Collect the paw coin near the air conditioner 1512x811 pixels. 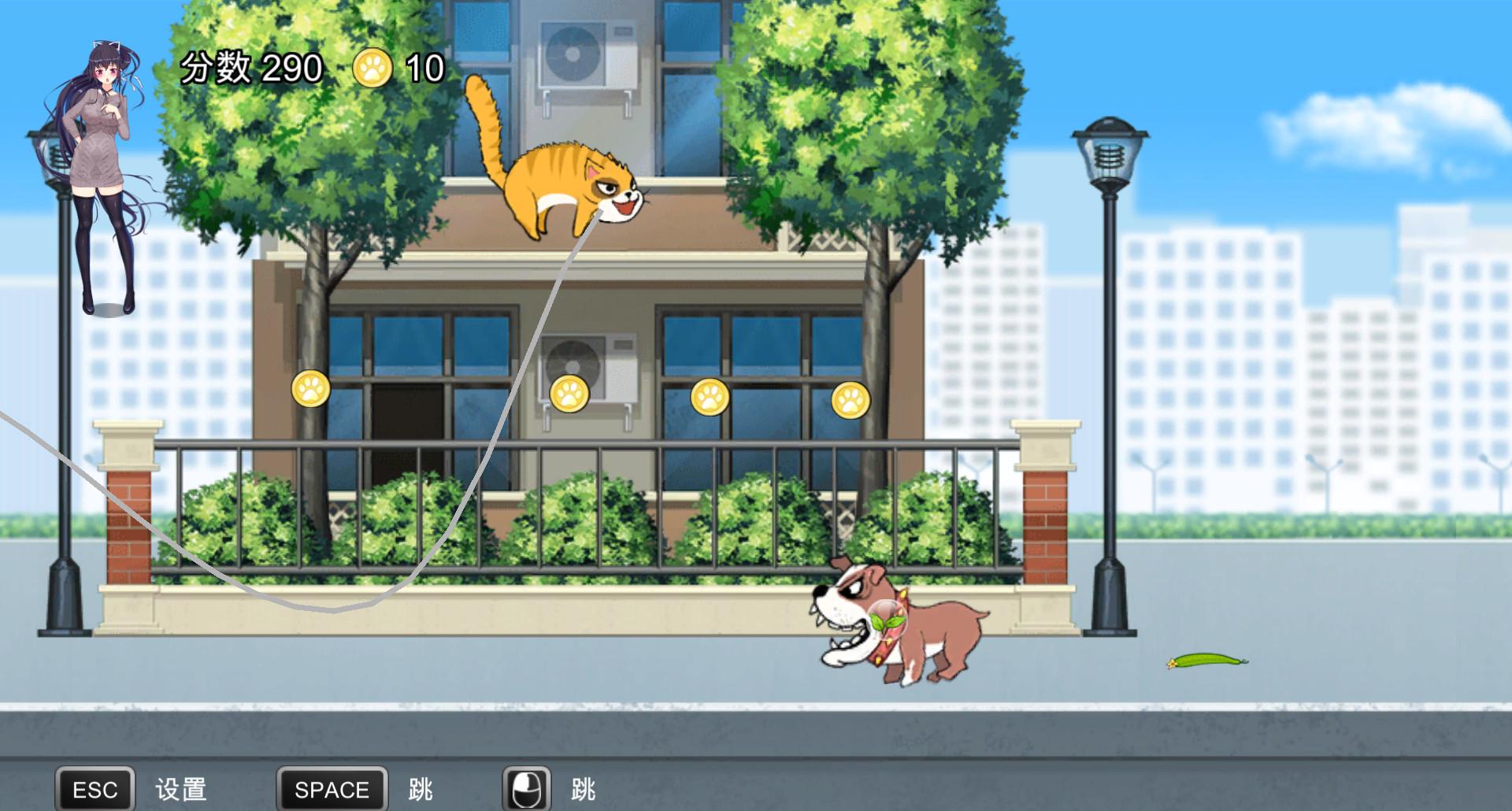point(569,392)
